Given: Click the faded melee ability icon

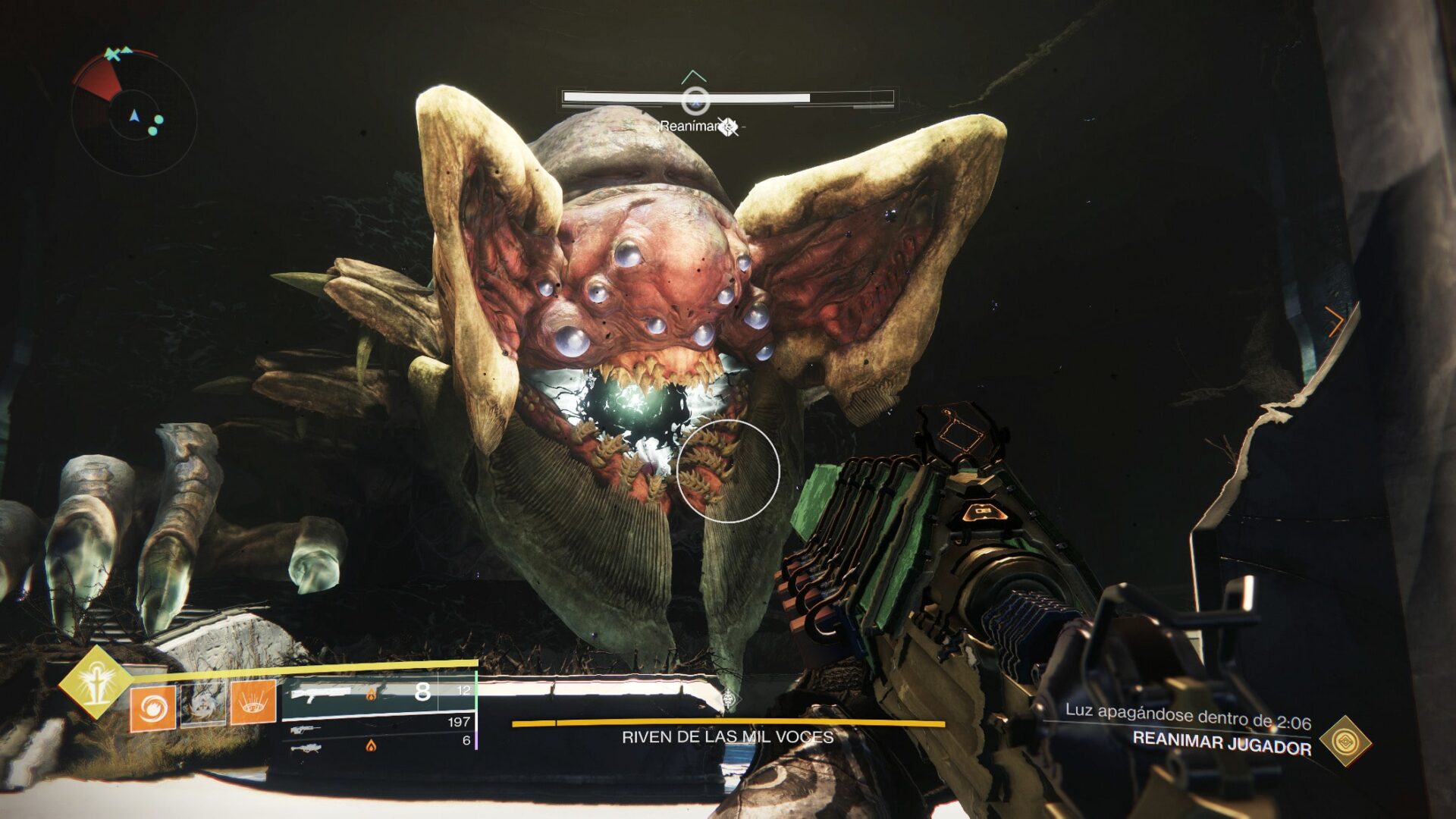Looking at the screenshot, I should pos(202,704).
